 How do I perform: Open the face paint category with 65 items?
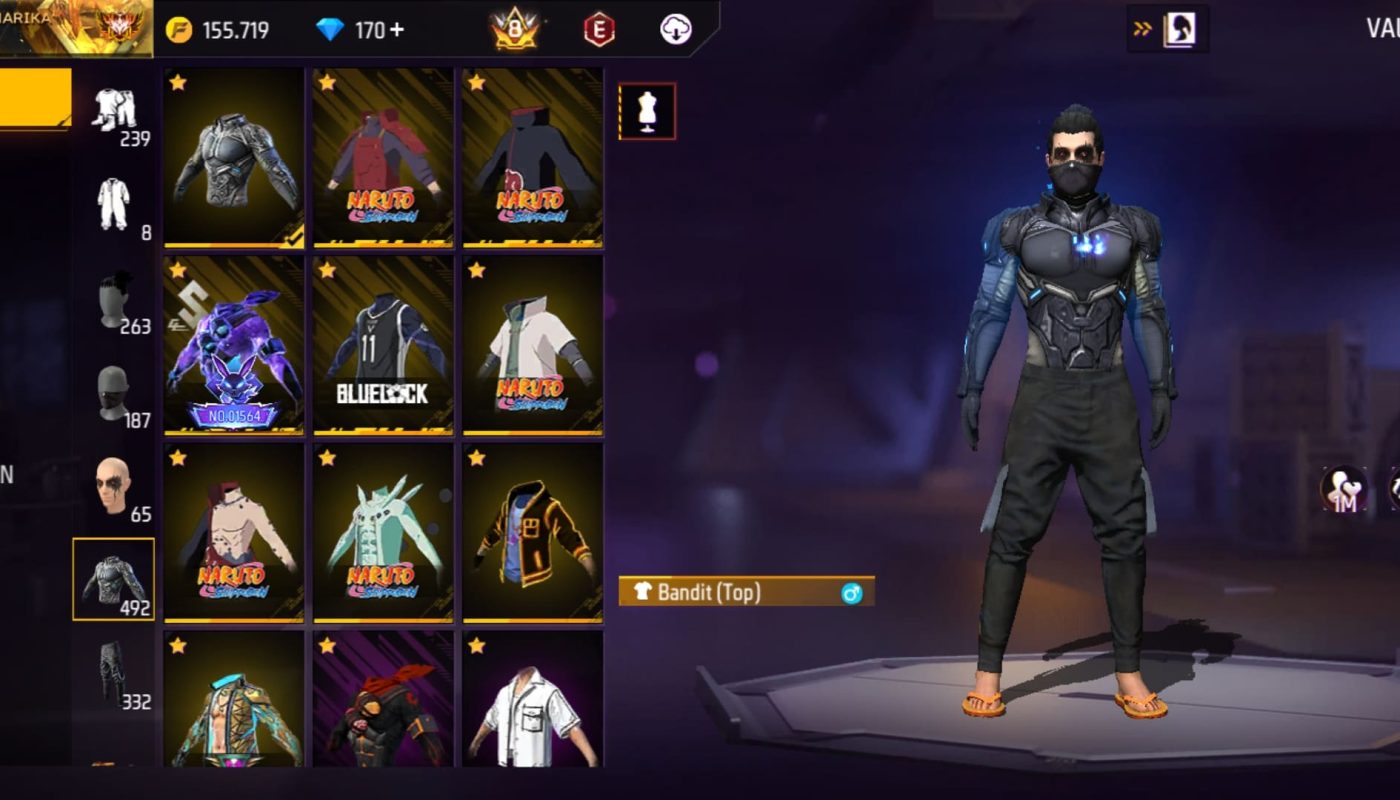click(x=113, y=490)
